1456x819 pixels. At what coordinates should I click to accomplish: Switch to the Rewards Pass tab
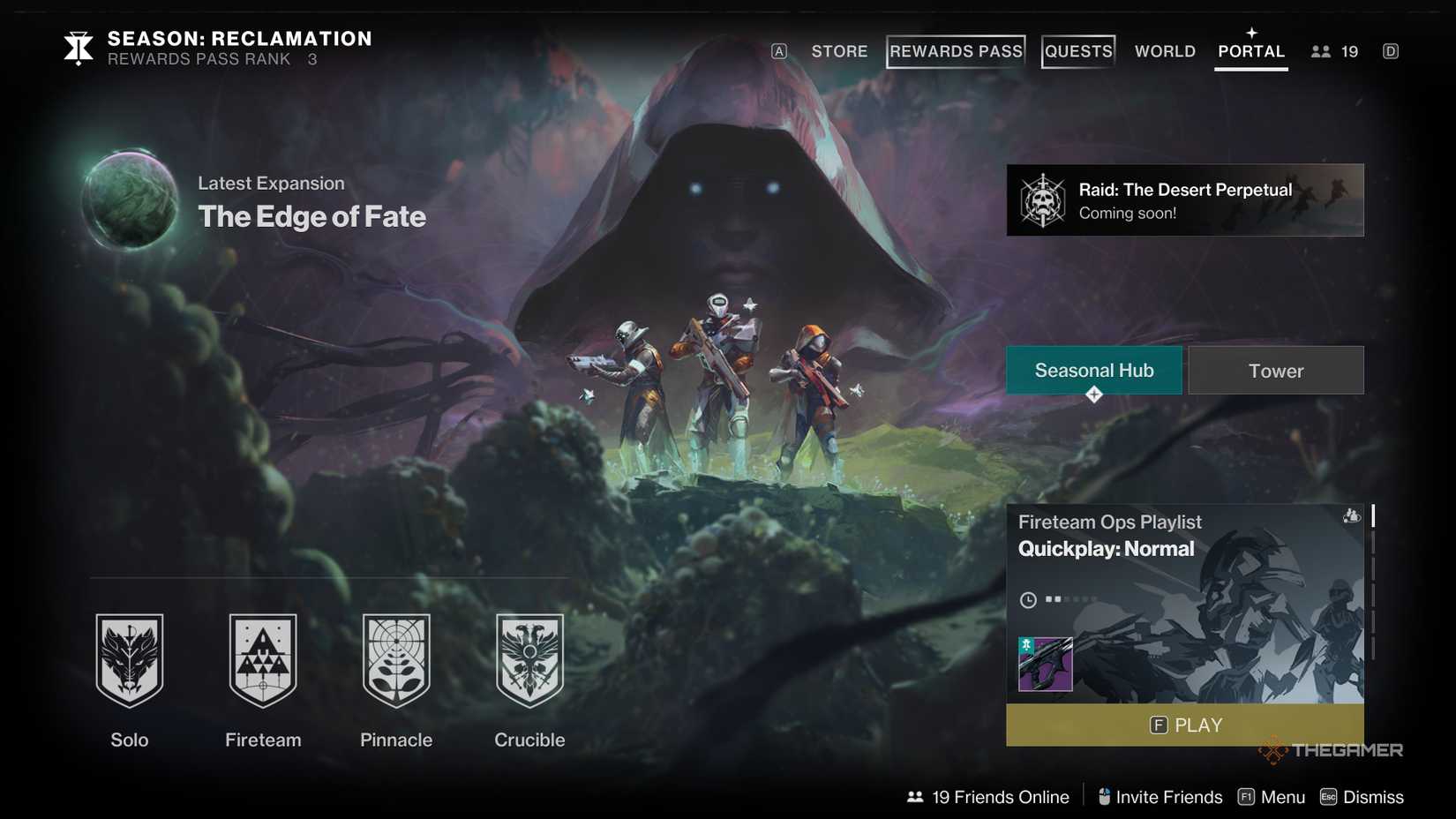tap(955, 51)
